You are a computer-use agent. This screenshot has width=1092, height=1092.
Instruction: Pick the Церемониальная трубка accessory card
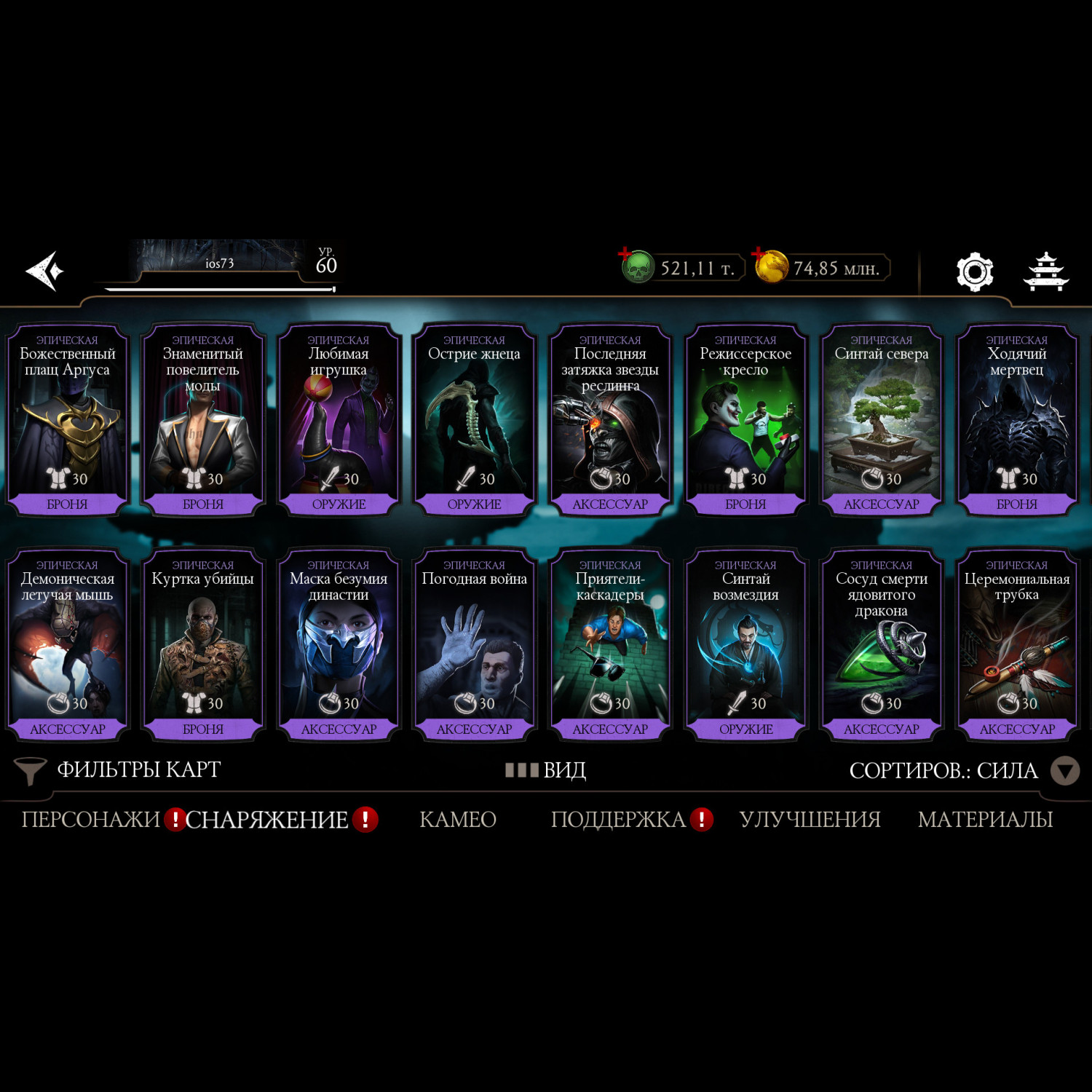click(x=1016, y=645)
